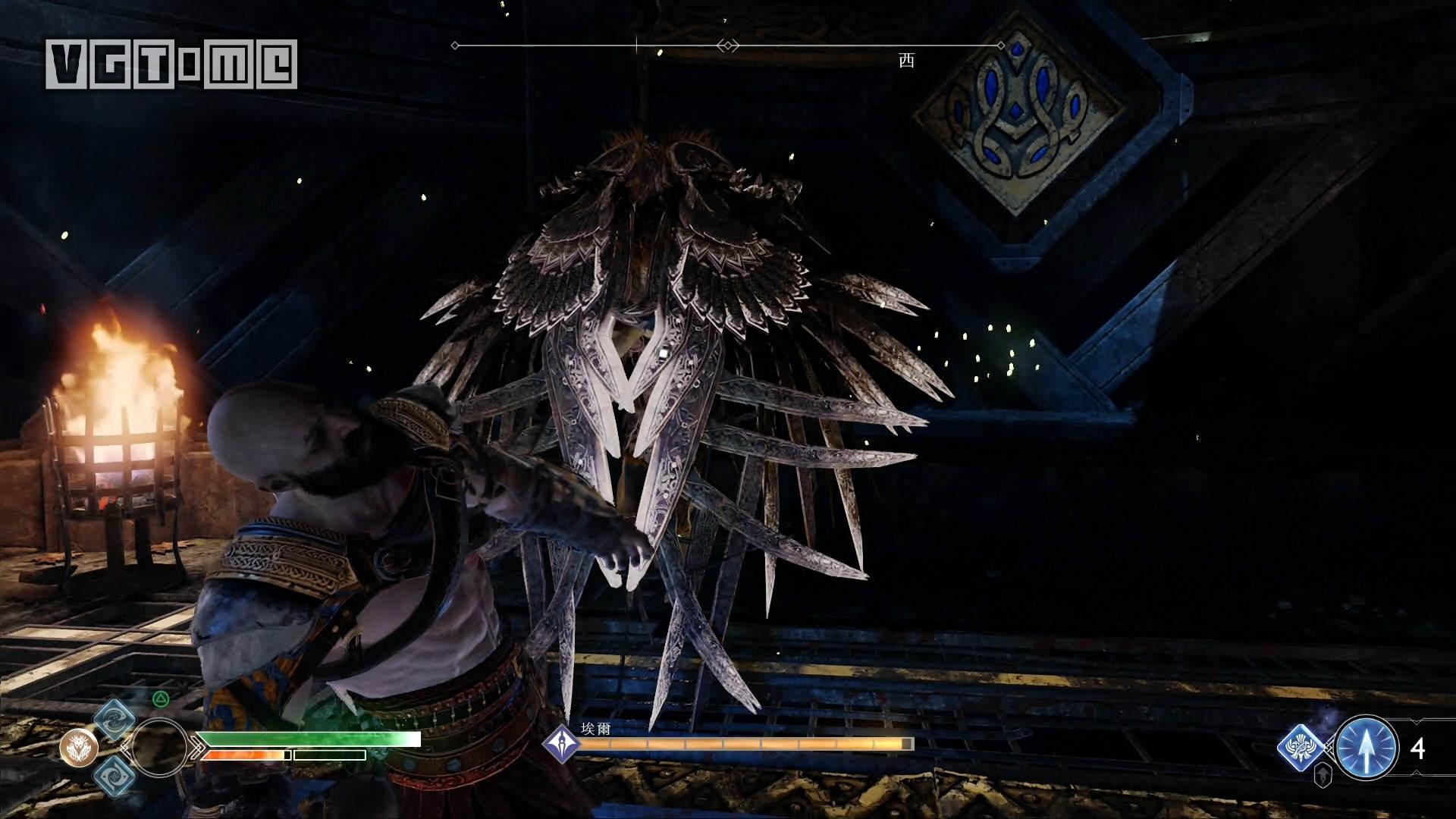Image resolution: width=1456 pixels, height=819 pixels.
Task: Click the compass center diamond marker
Action: (728, 45)
